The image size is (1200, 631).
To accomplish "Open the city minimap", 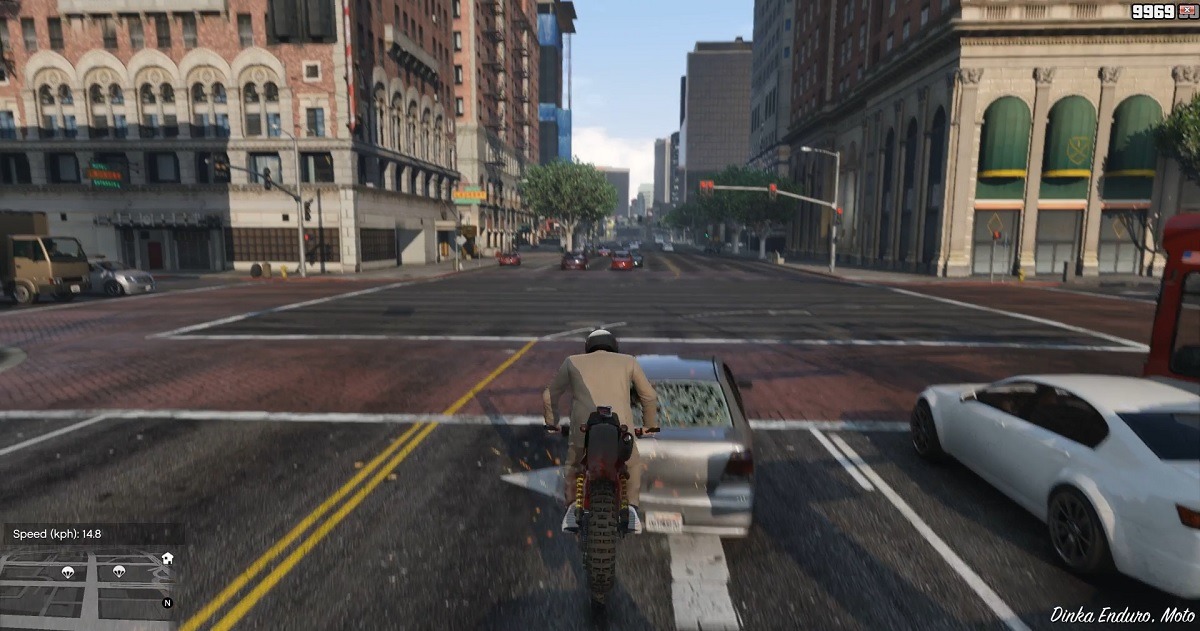I will (88, 586).
